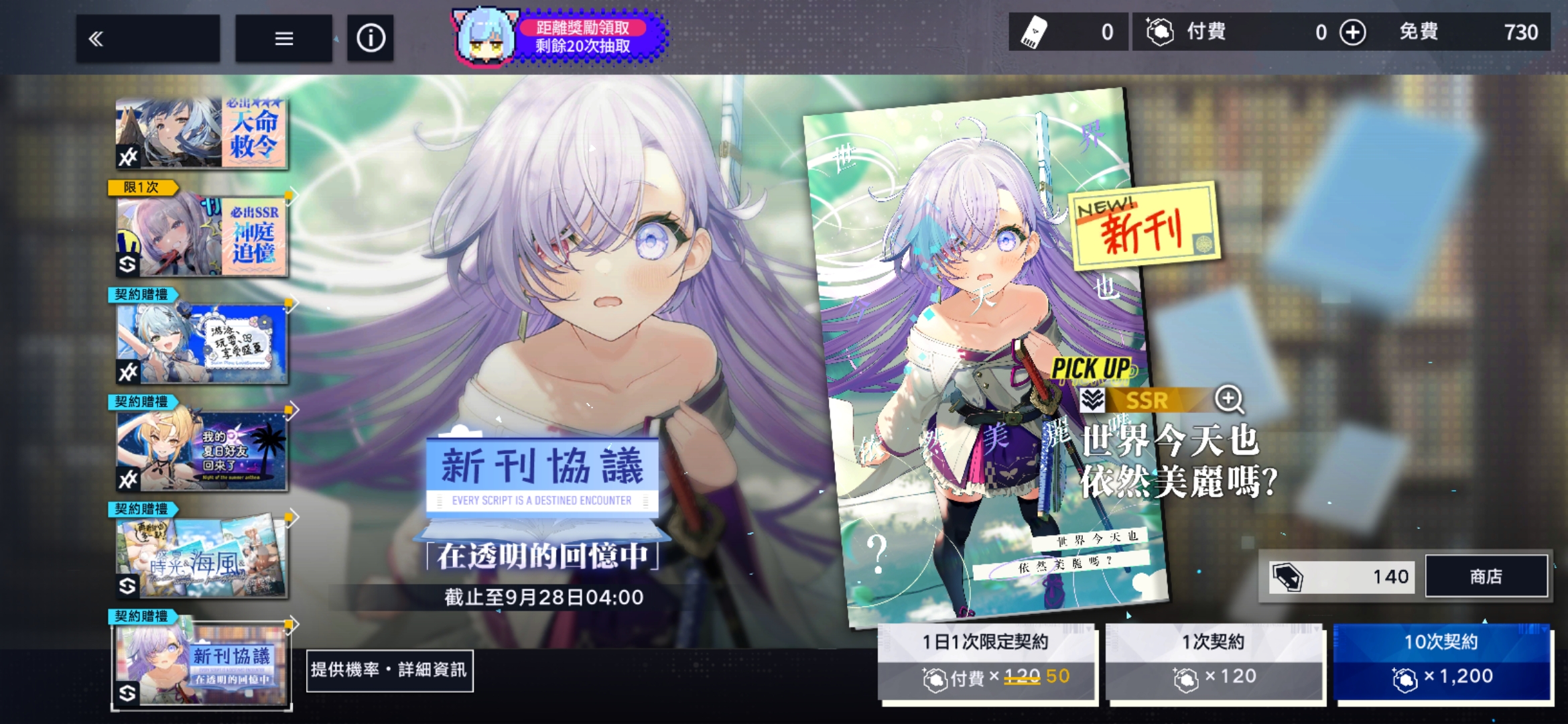Viewport: 1568px width, 724px height.
Task: Select the 時光&海風 banner thumbnail
Action: 201,554
